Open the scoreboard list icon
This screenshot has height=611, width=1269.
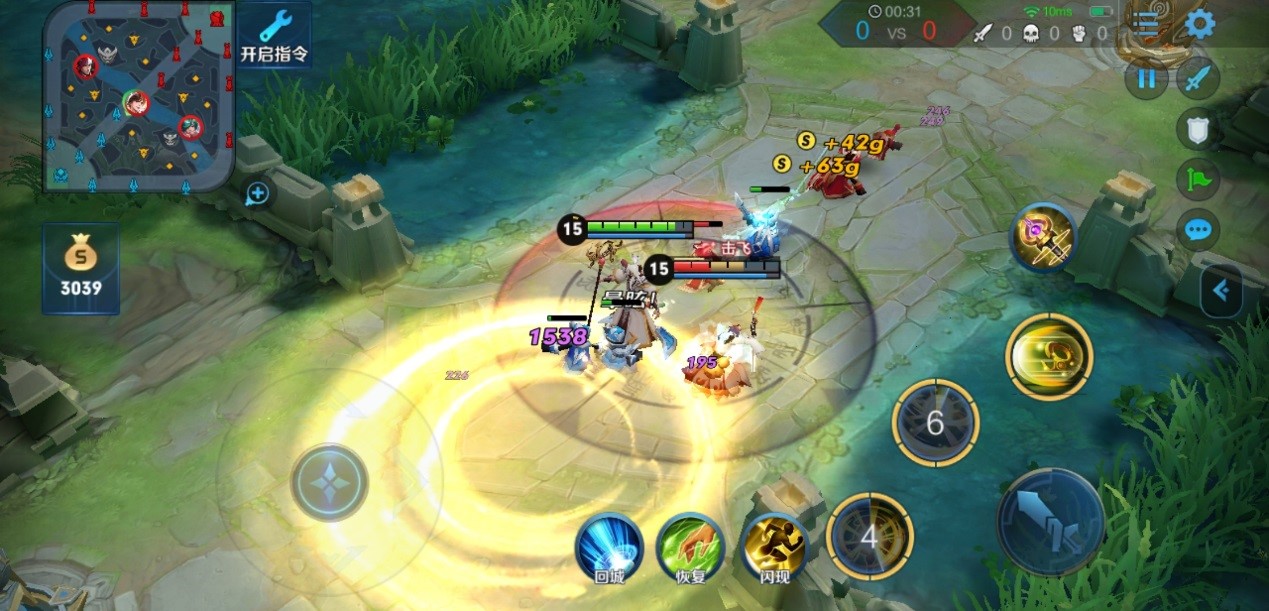click(1148, 25)
